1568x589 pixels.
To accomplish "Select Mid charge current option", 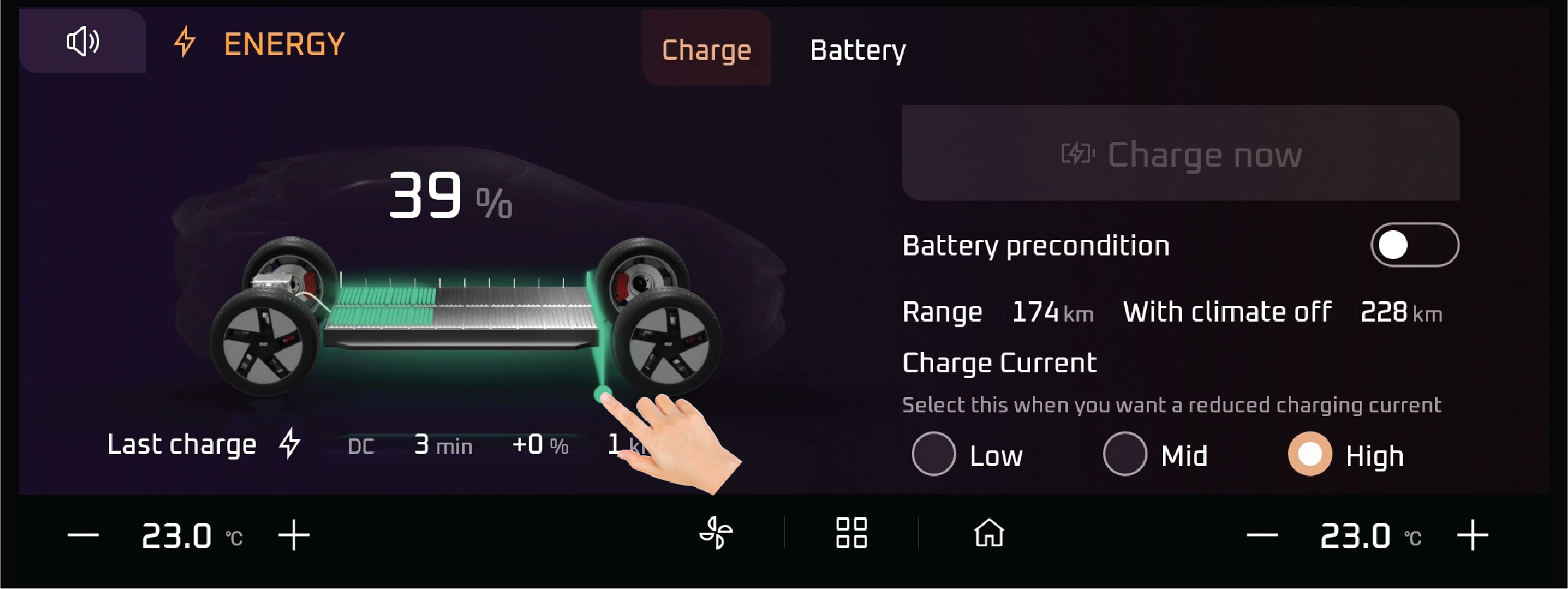I will pos(1125,455).
